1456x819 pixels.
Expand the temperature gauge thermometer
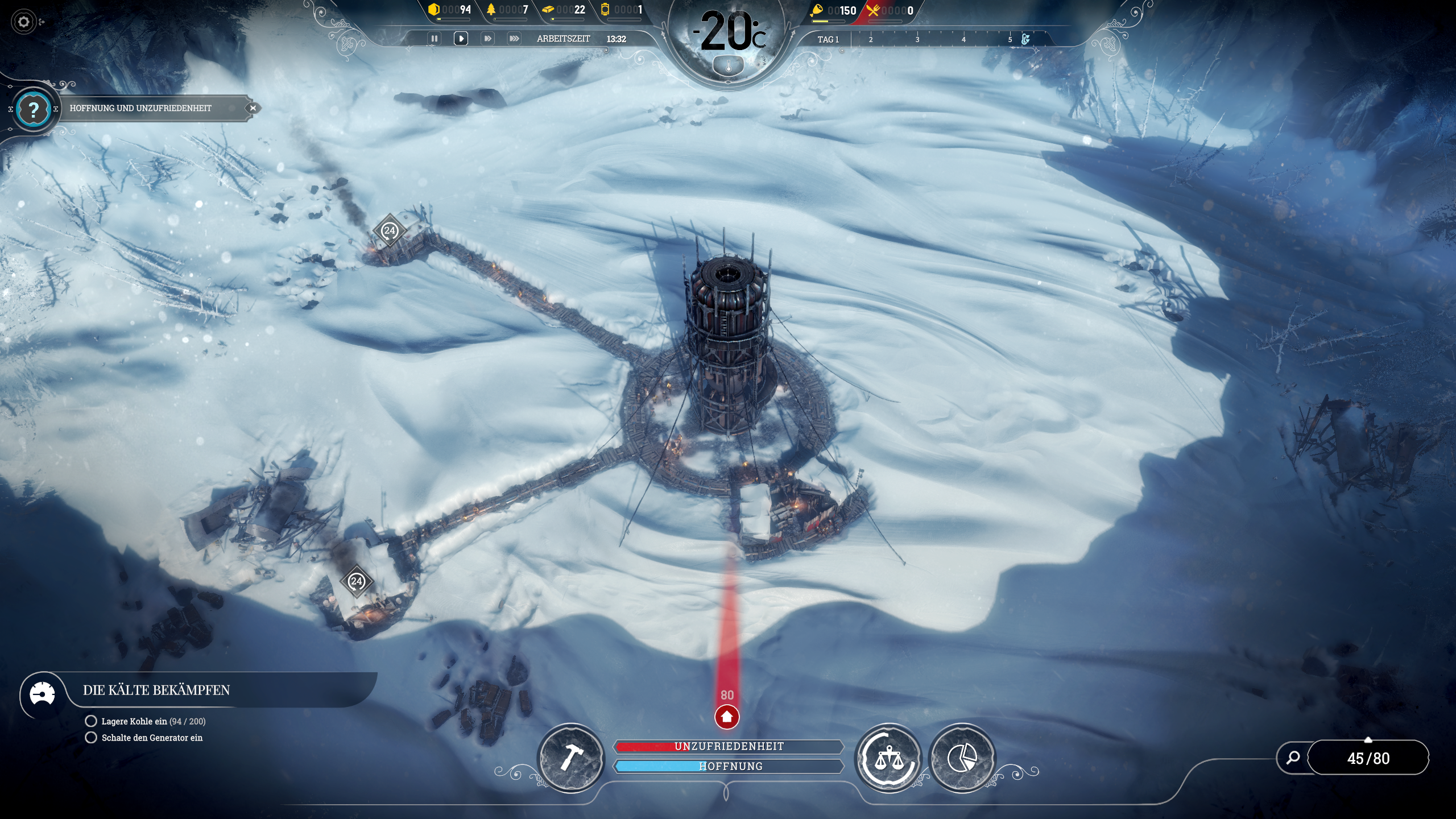coord(728,64)
